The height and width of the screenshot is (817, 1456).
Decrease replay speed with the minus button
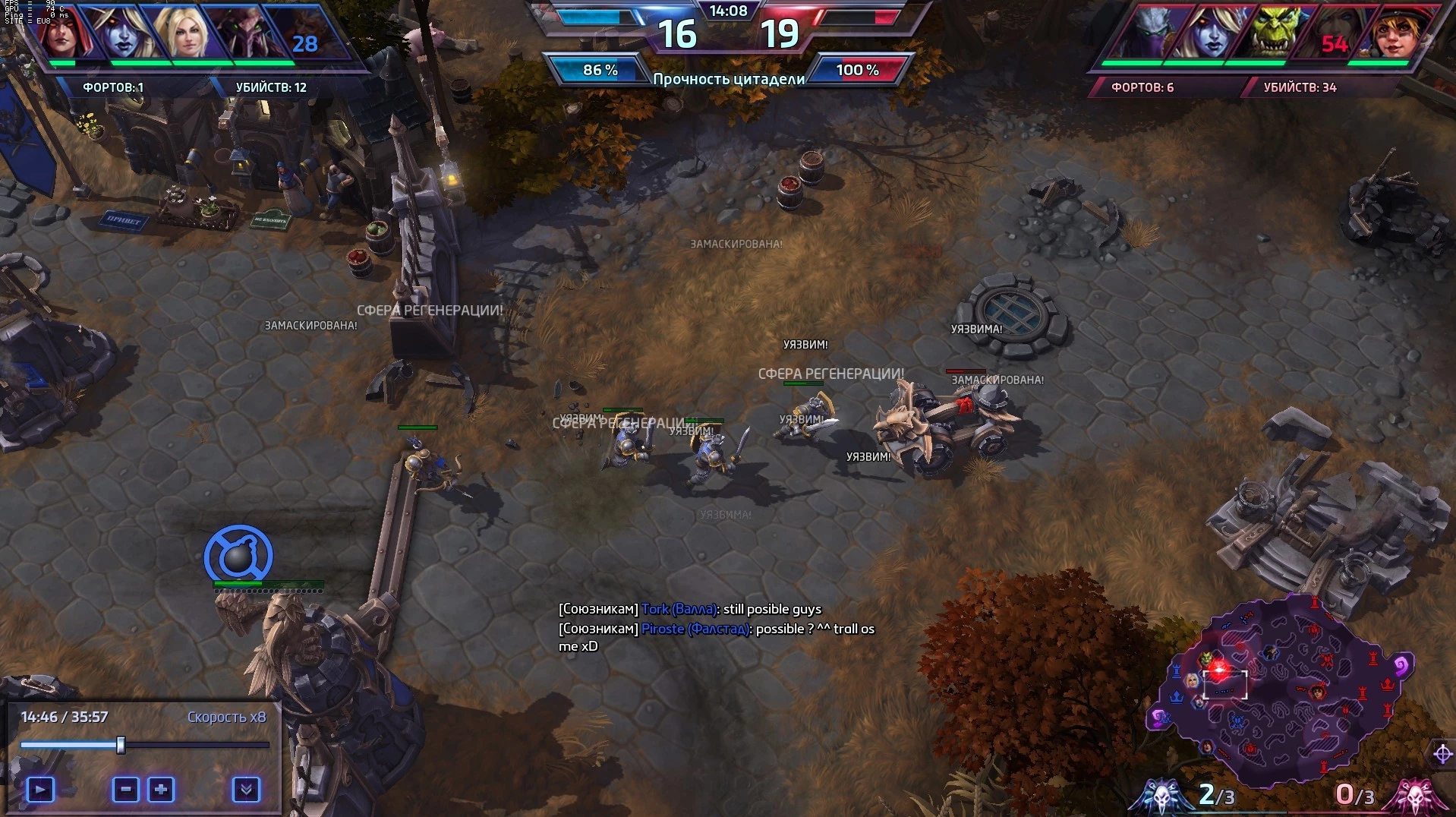point(126,790)
